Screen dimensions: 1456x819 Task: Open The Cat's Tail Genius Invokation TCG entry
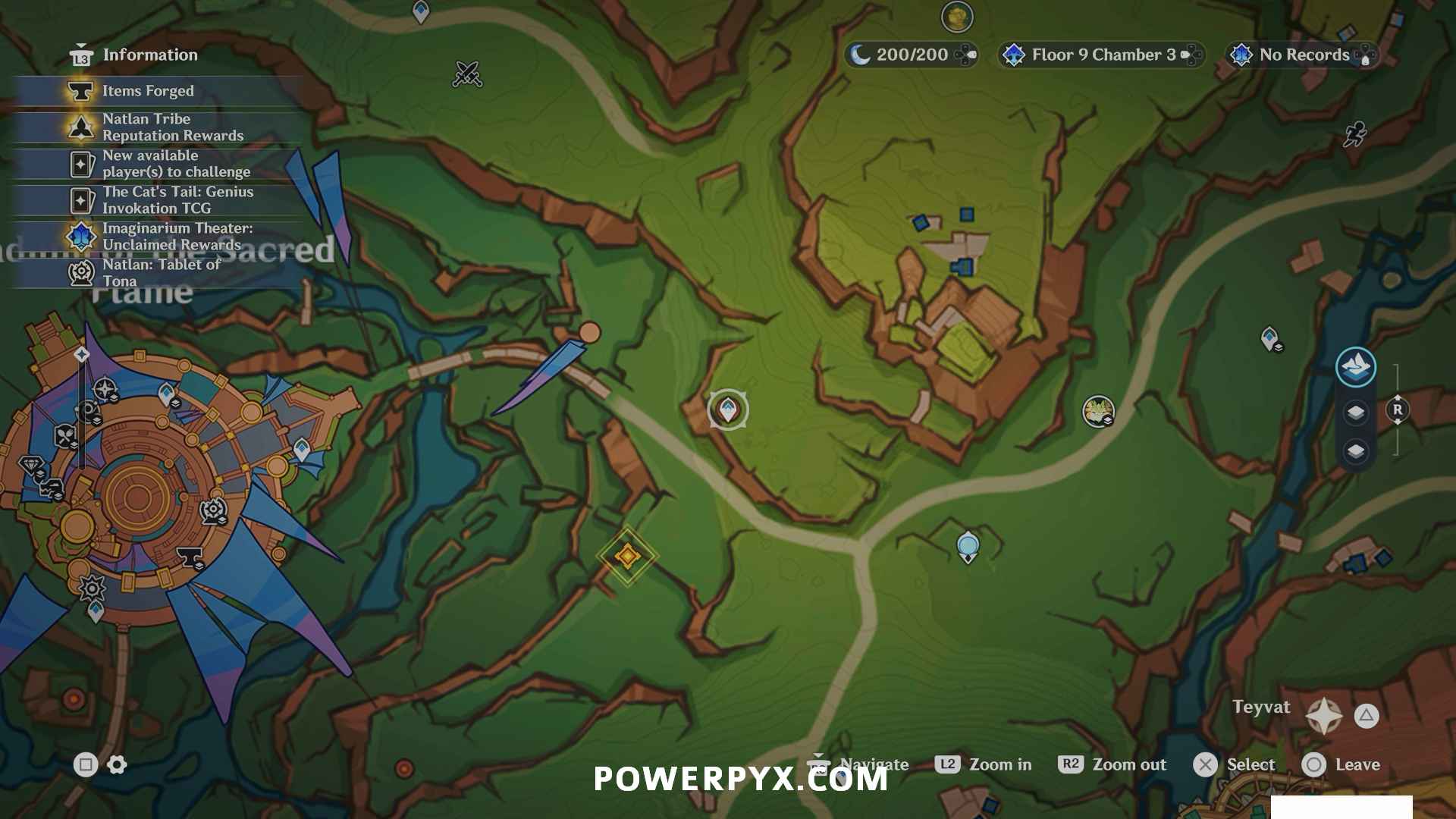click(x=177, y=200)
